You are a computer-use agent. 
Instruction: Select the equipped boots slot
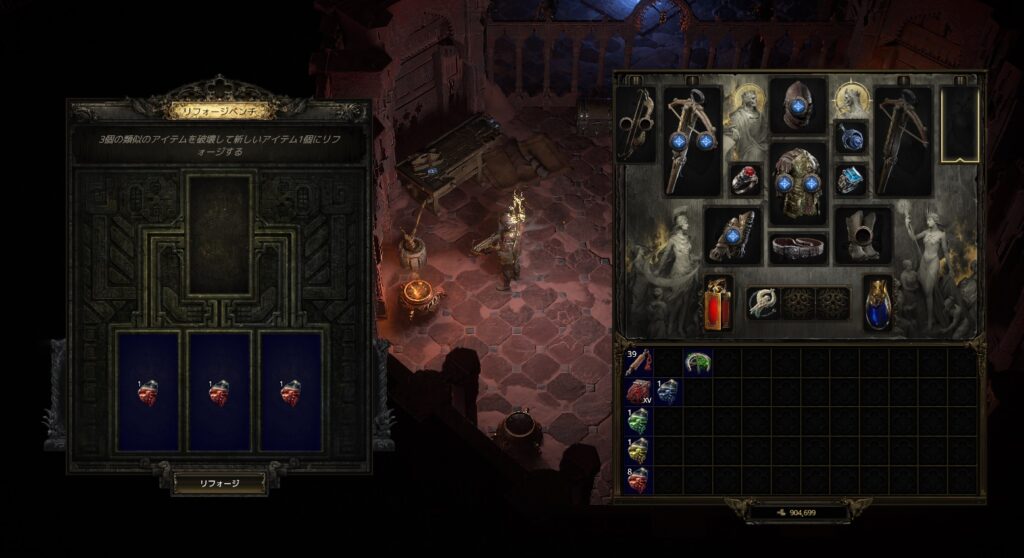(x=863, y=235)
